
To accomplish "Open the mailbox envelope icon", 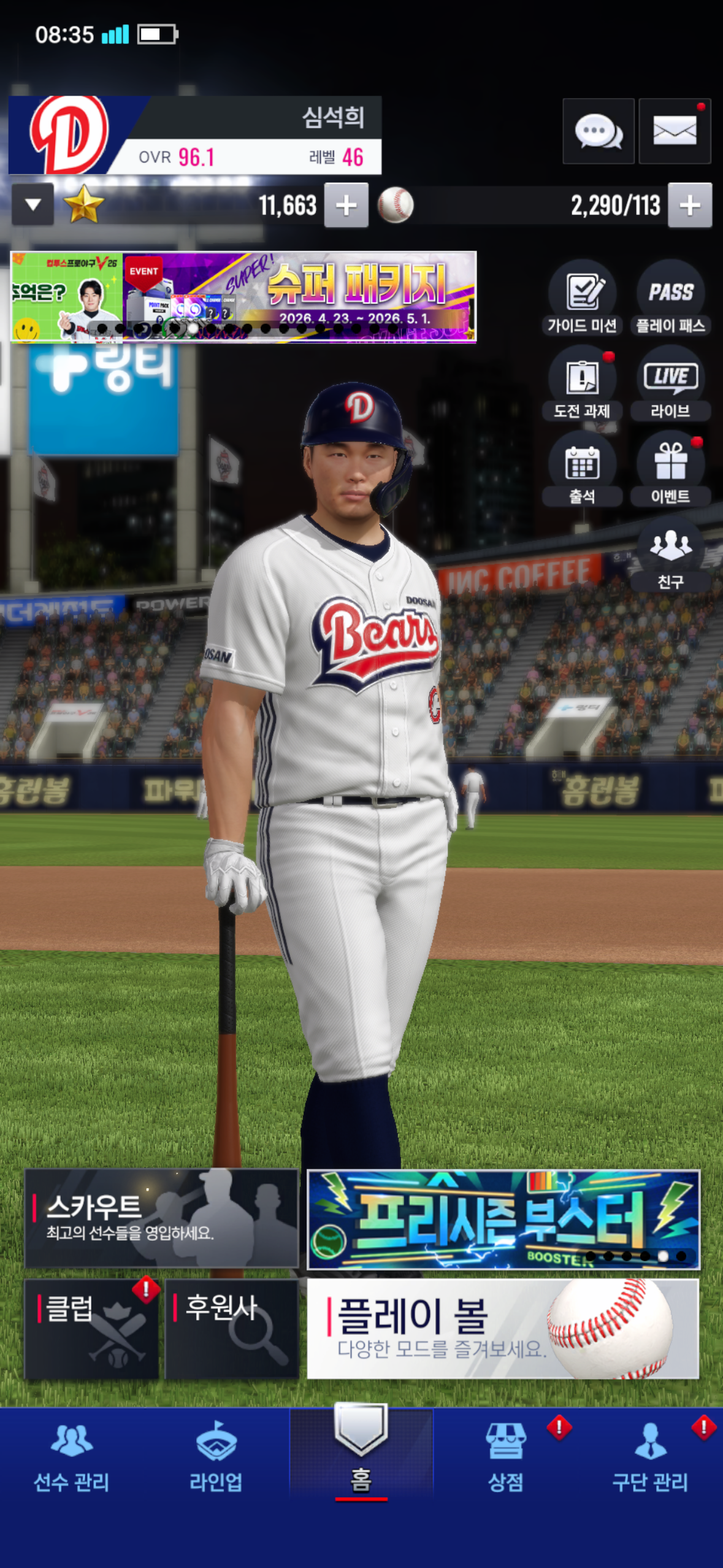I will [x=674, y=131].
